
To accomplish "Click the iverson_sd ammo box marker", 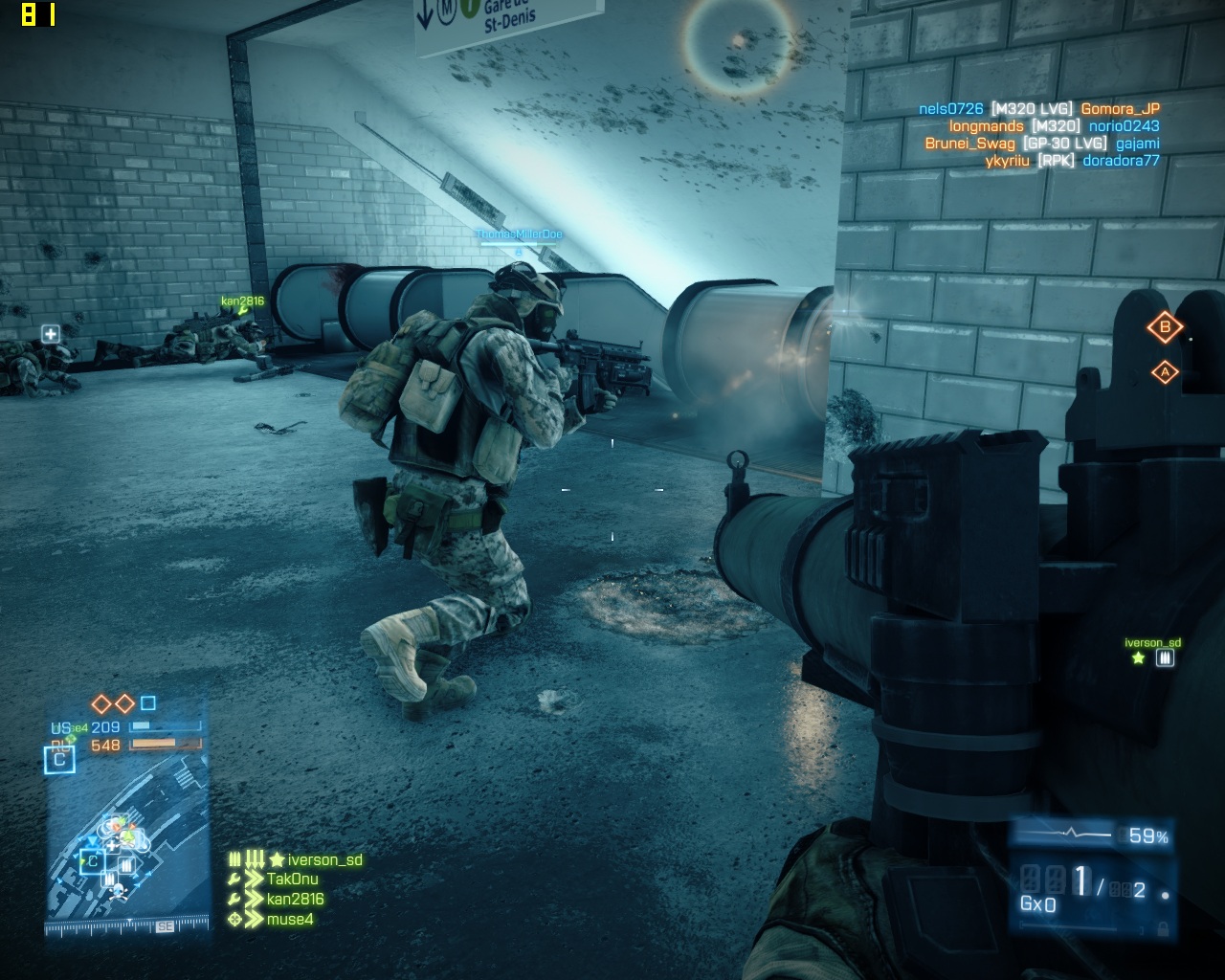I will click(x=1165, y=658).
